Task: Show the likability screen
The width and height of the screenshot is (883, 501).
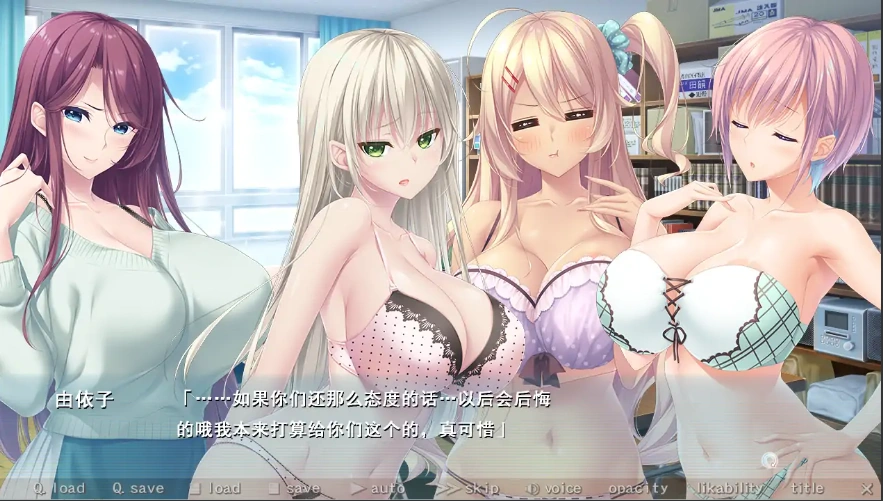Action: [730, 489]
